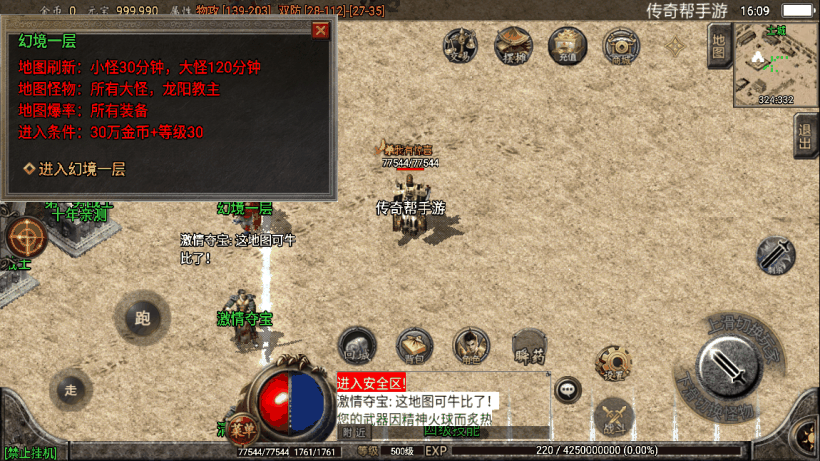Switch movement to 走 walk mode
This screenshot has width=820, height=461.
coord(70,388)
